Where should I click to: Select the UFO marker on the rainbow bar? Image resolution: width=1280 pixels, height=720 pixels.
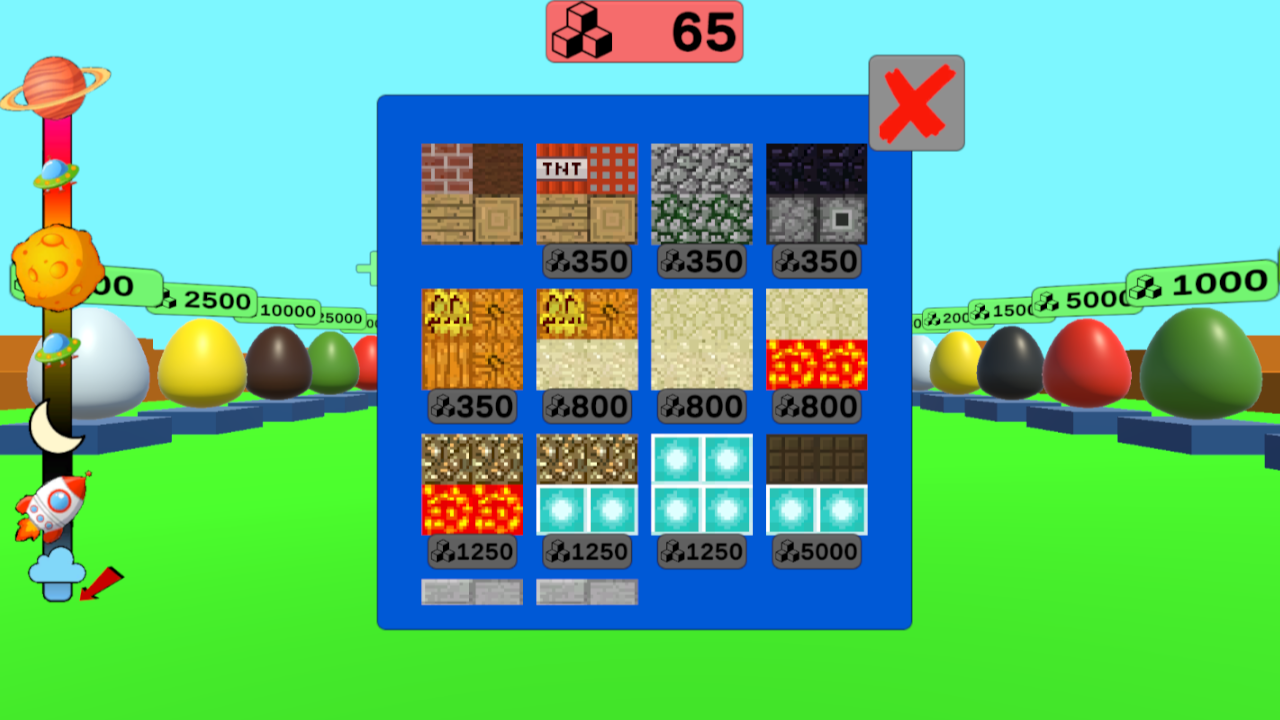point(55,175)
